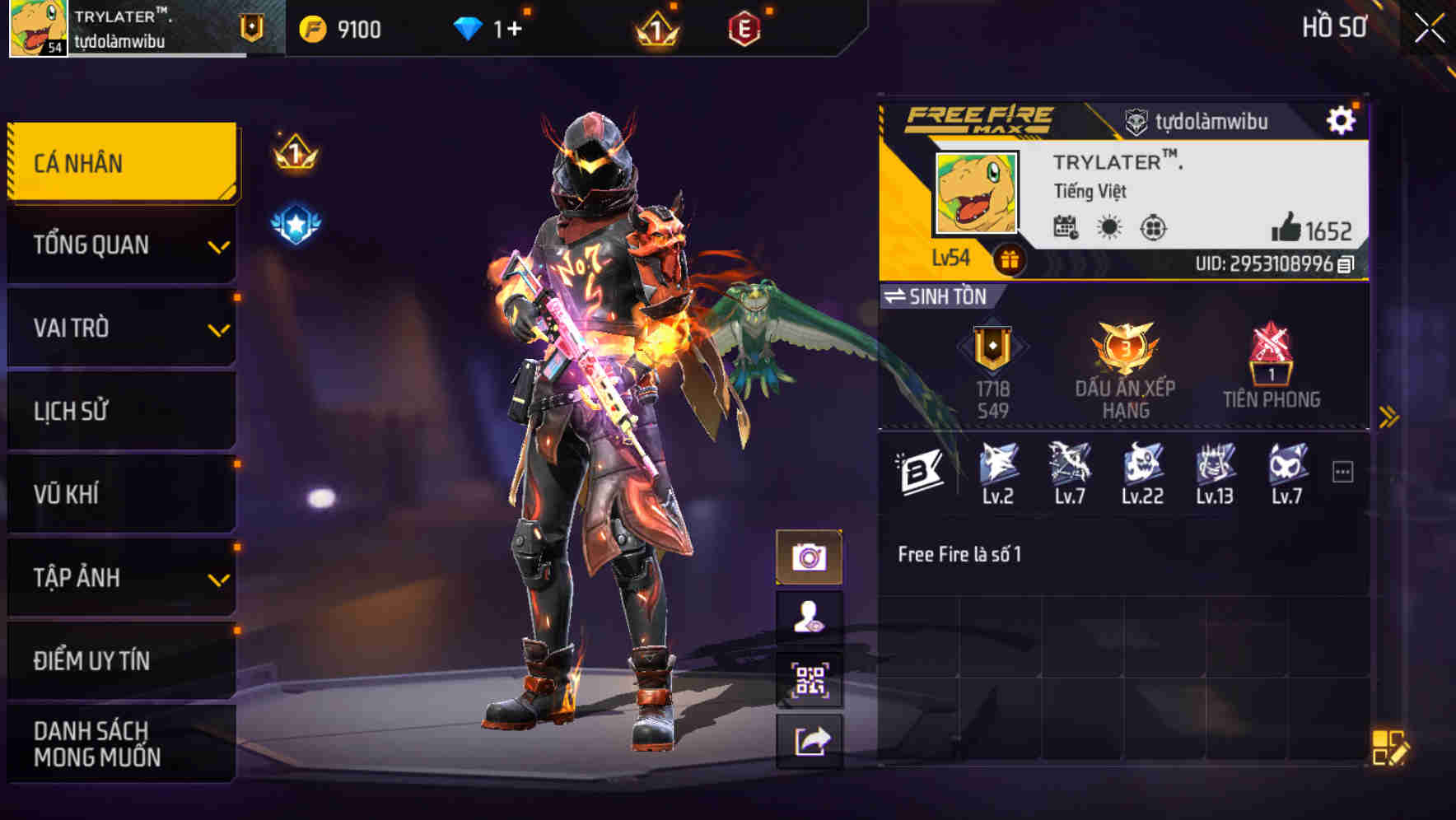
Task: Open profile settings via the gear icon
Action: click(x=1342, y=119)
